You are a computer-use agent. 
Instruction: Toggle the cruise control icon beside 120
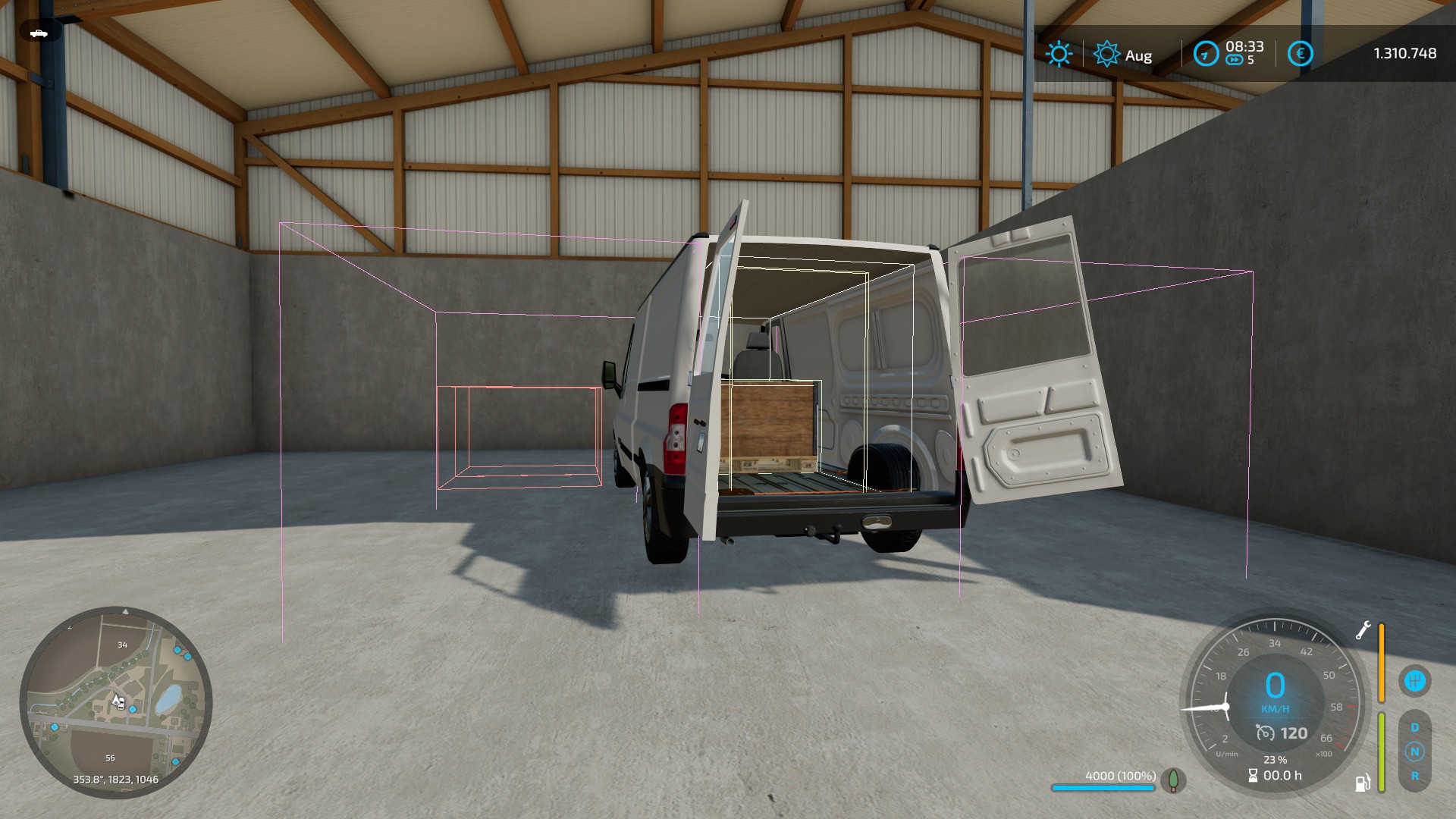1265,733
